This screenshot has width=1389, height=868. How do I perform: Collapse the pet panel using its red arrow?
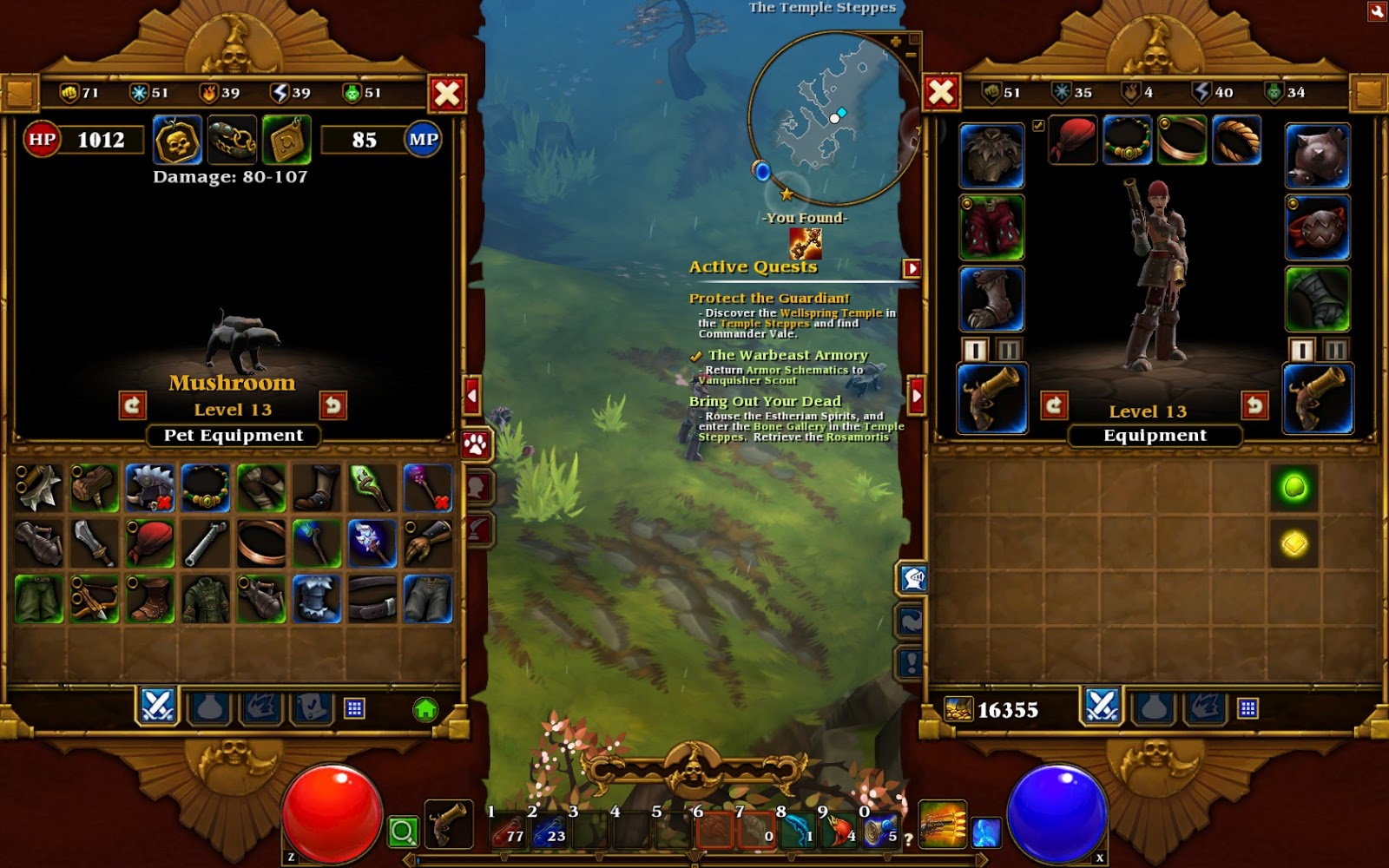click(x=471, y=396)
